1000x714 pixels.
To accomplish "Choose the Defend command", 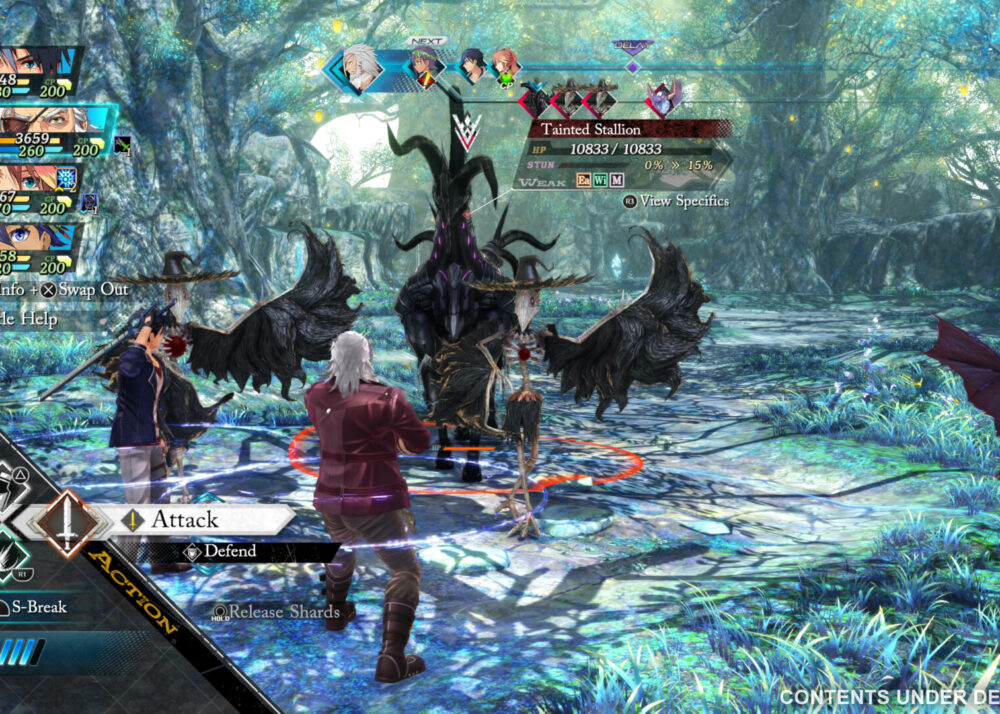I will pyautogui.click(x=230, y=551).
